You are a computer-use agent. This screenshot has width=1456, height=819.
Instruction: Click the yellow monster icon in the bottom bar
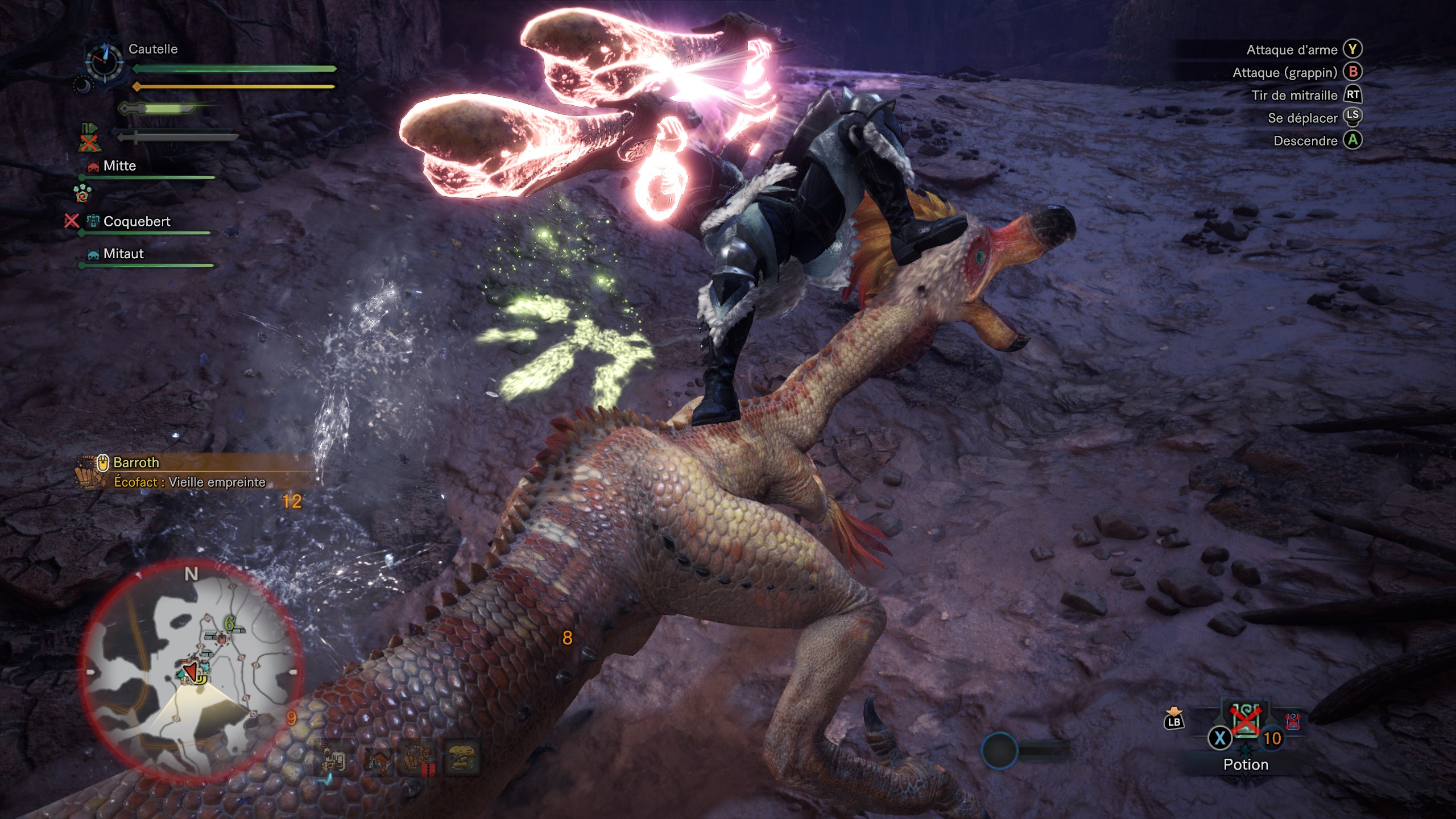coord(462,759)
